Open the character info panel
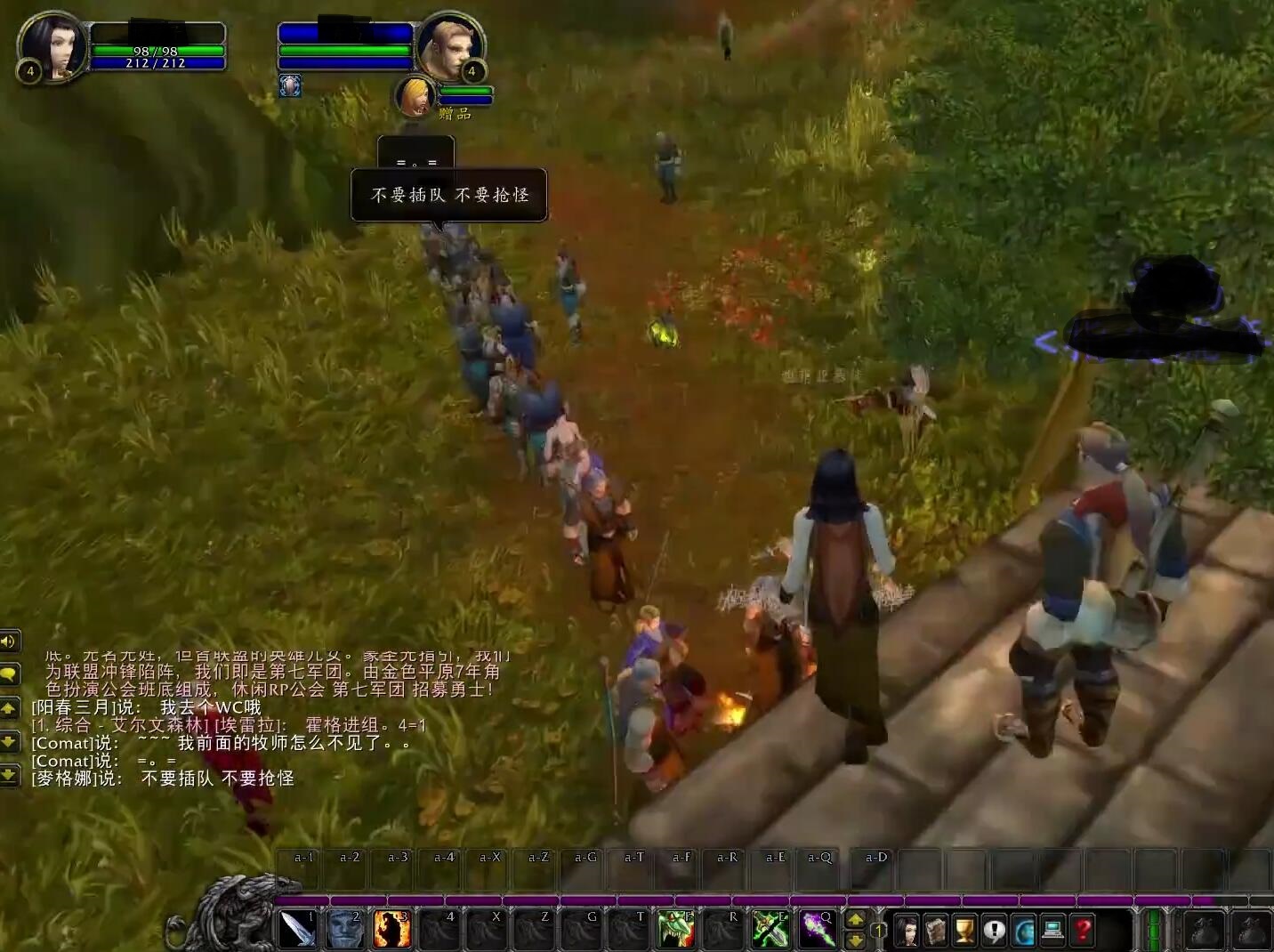The image size is (1274, 952). click(907, 931)
